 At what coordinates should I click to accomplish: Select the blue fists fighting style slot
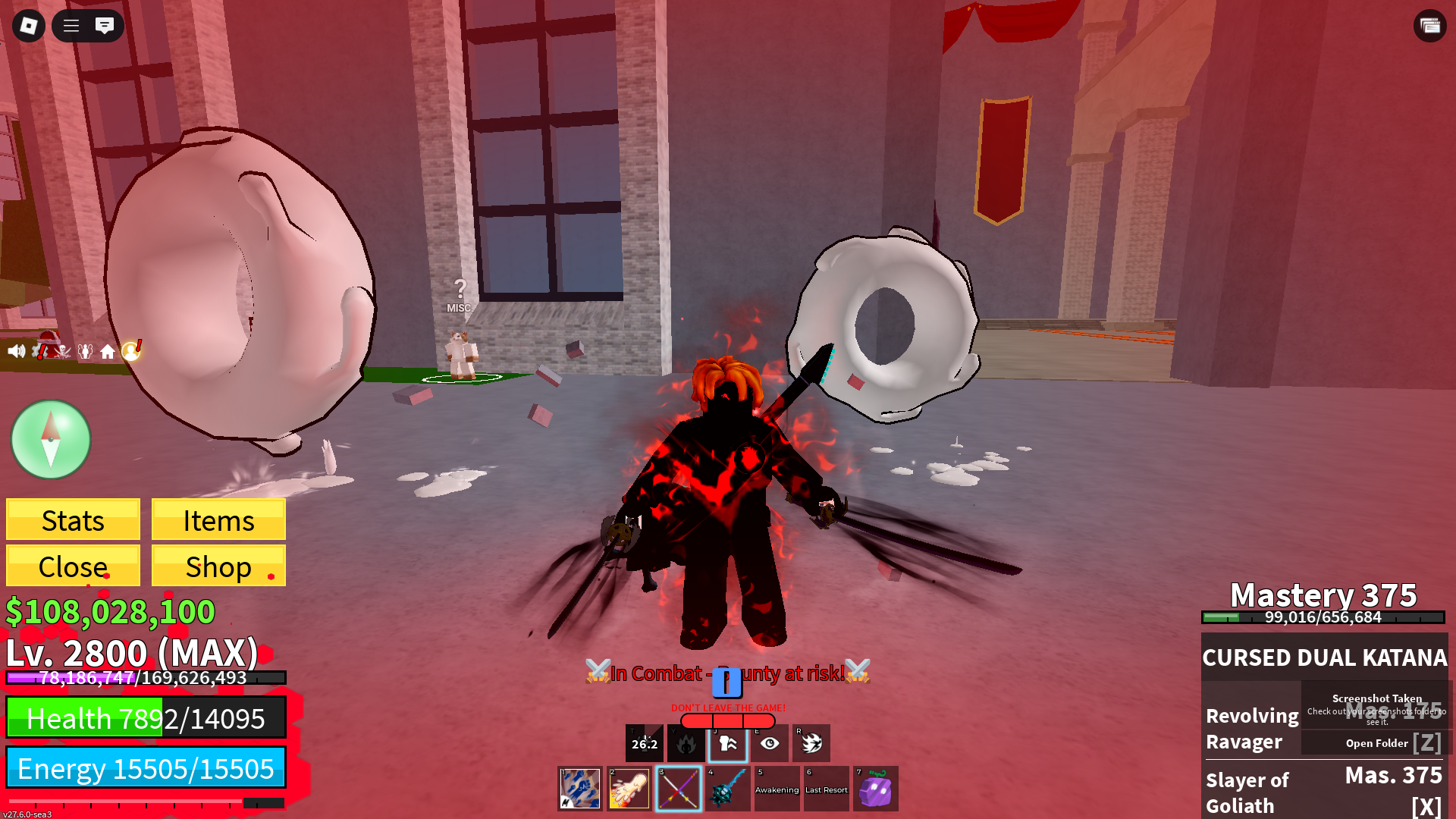coord(580,789)
